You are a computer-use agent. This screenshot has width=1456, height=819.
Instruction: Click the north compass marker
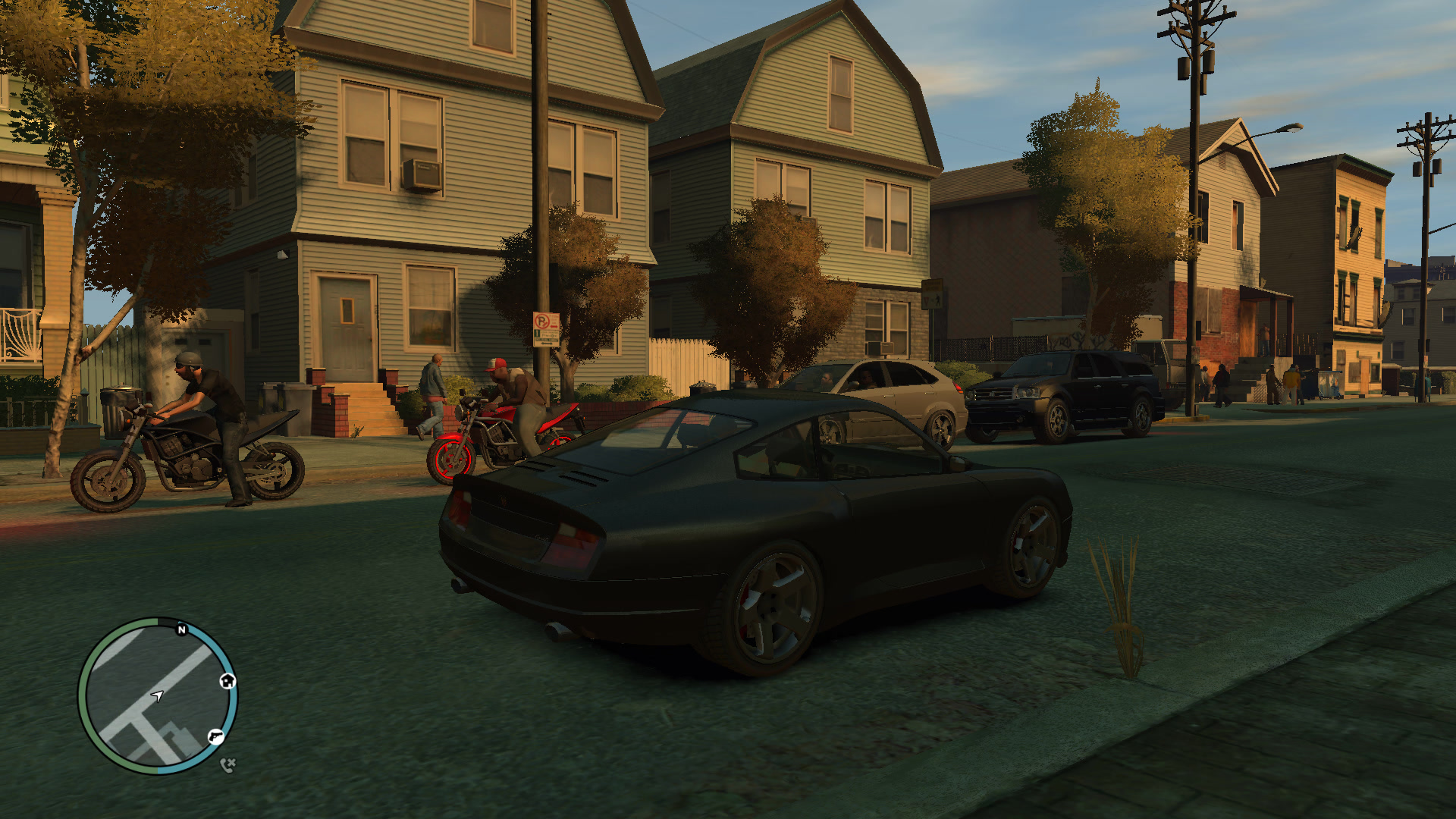(182, 629)
